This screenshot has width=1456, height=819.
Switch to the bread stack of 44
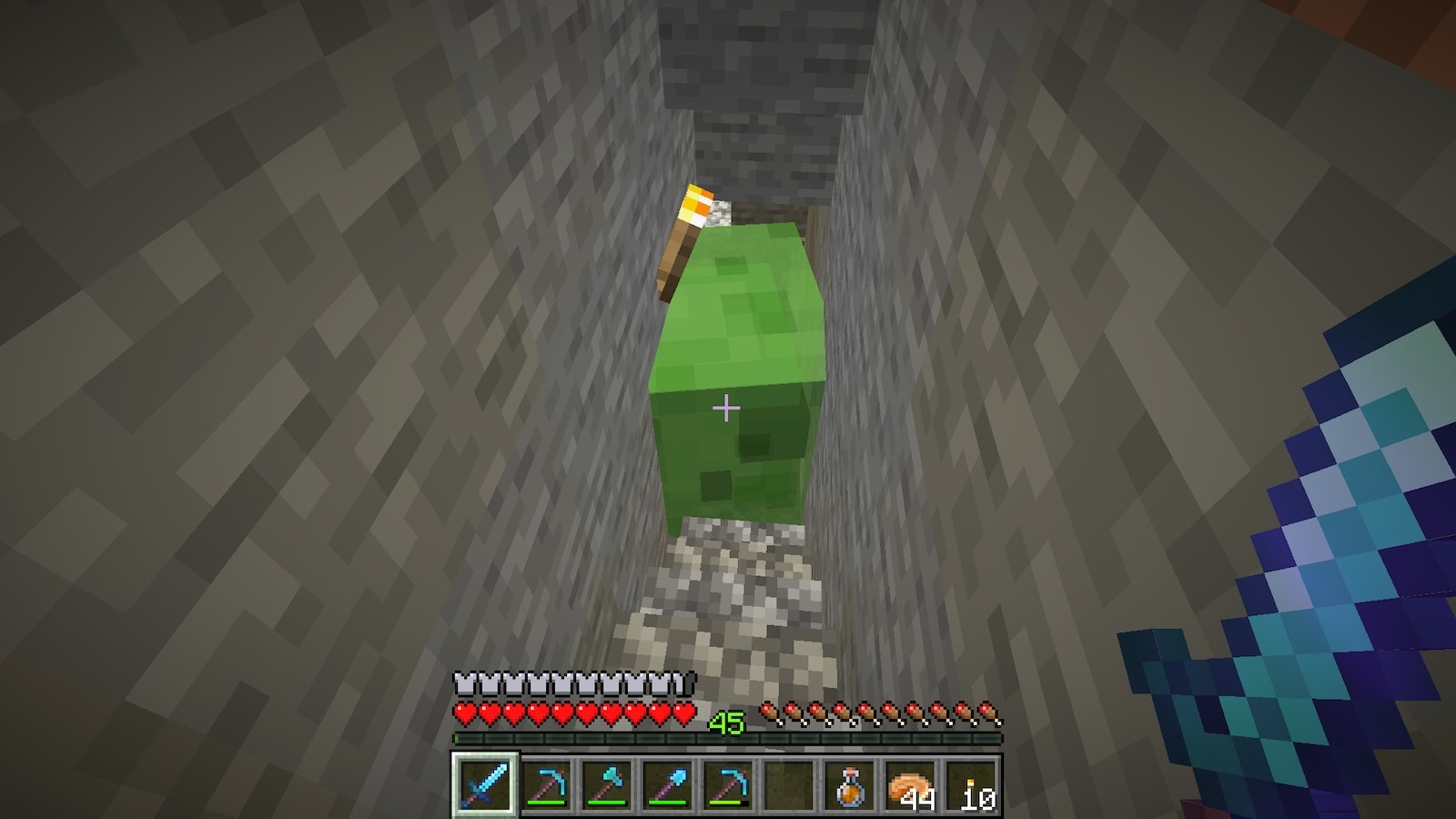pos(912,784)
